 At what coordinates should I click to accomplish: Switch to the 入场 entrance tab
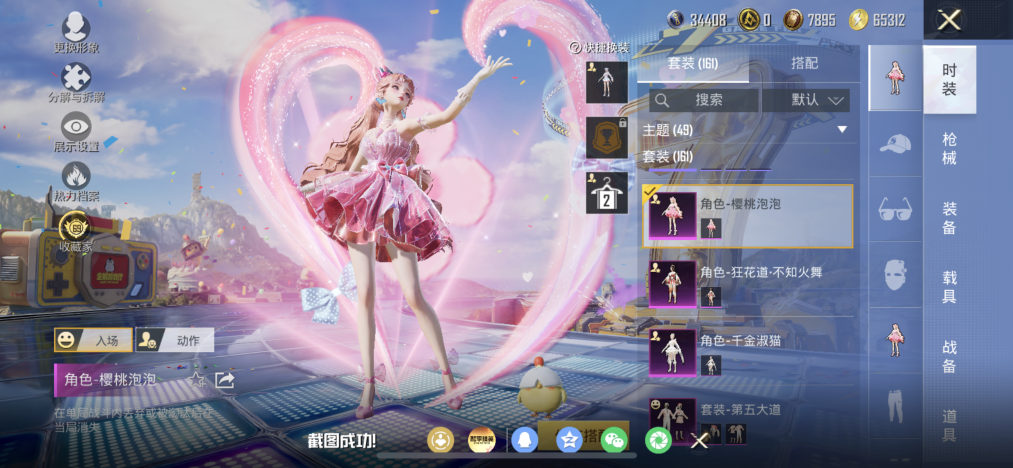click(93, 341)
